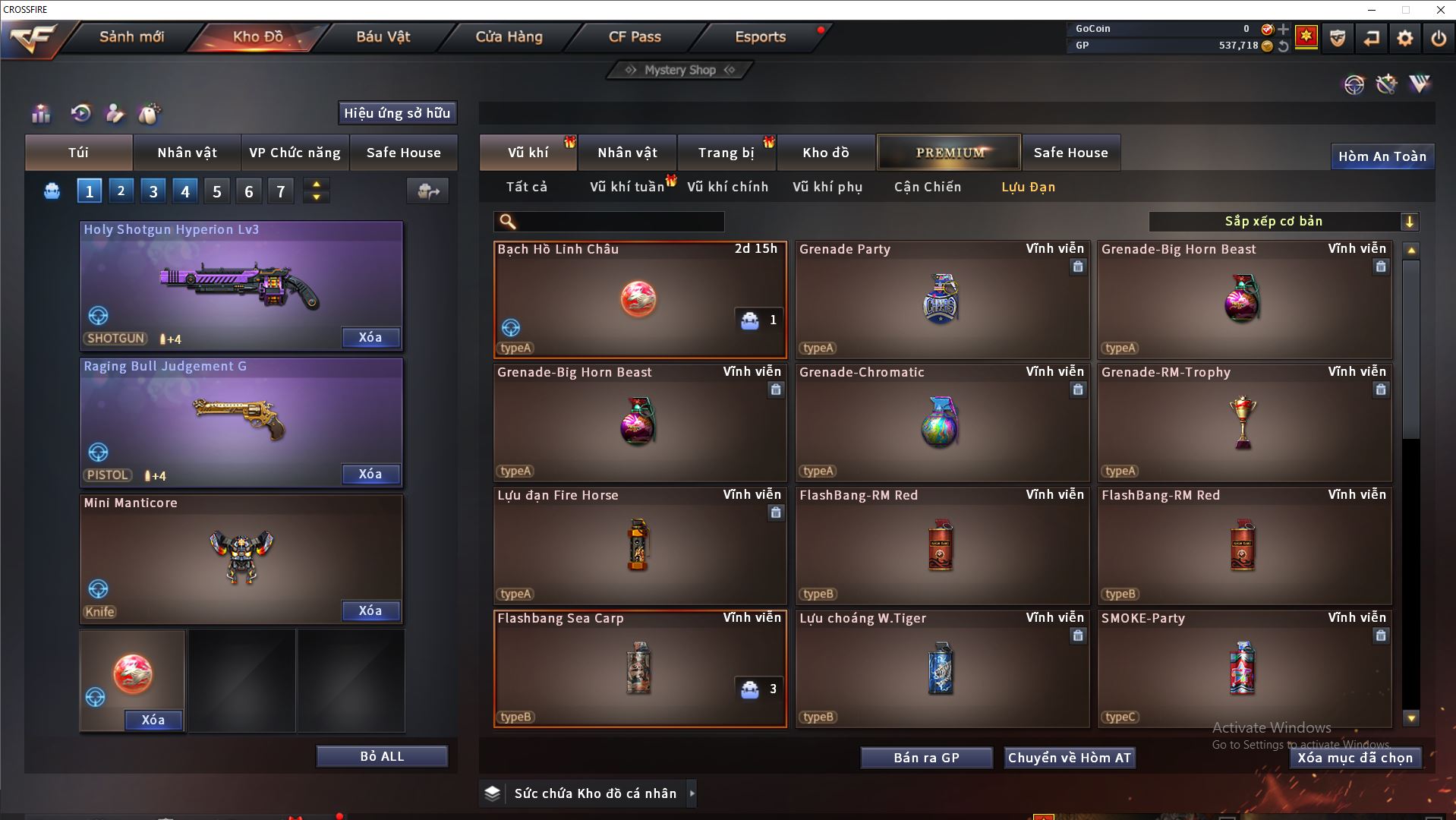
Task: Switch to the VP Chức năng tab
Action: (x=295, y=153)
